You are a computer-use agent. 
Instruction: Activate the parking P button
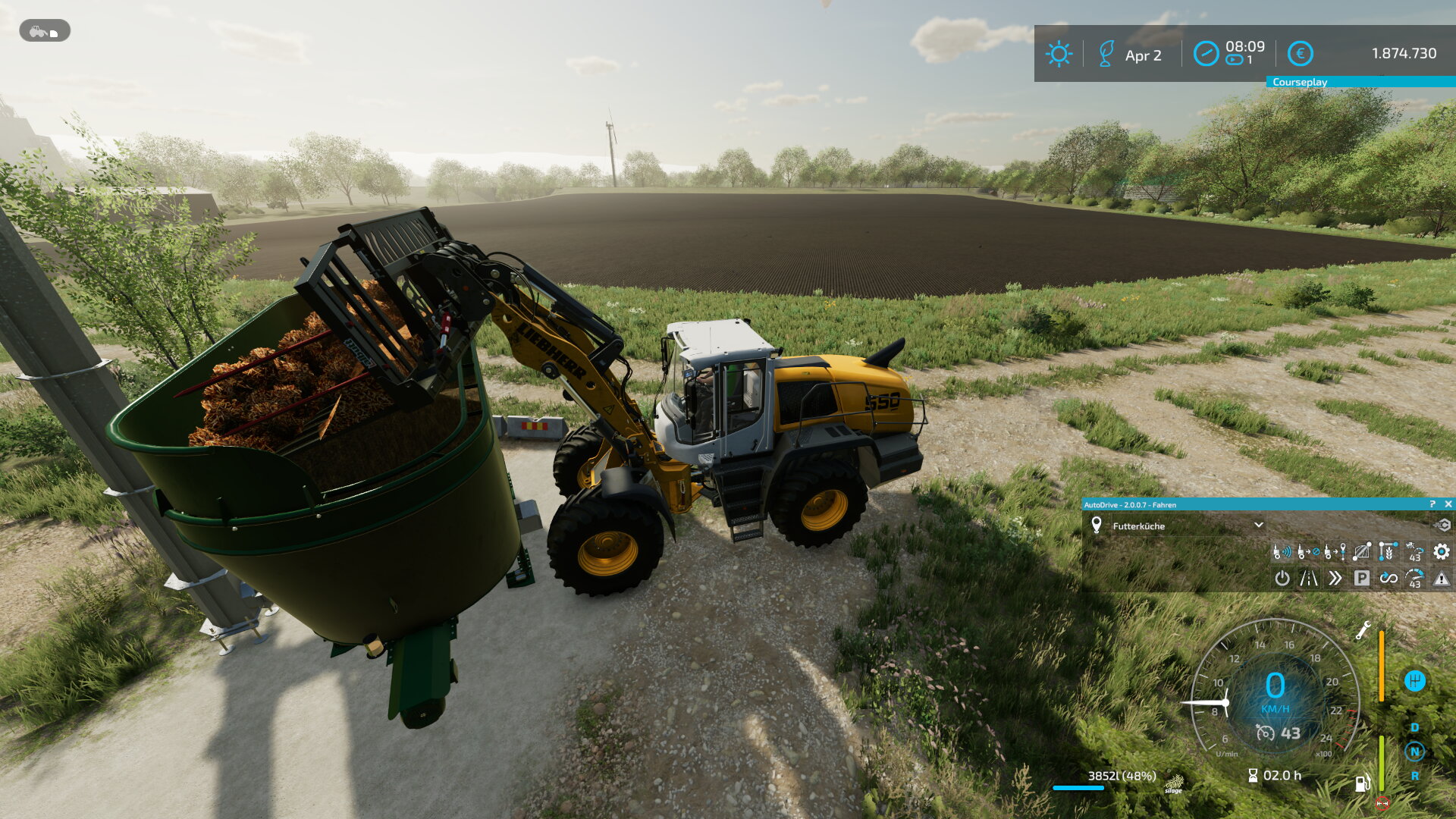(x=1362, y=579)
